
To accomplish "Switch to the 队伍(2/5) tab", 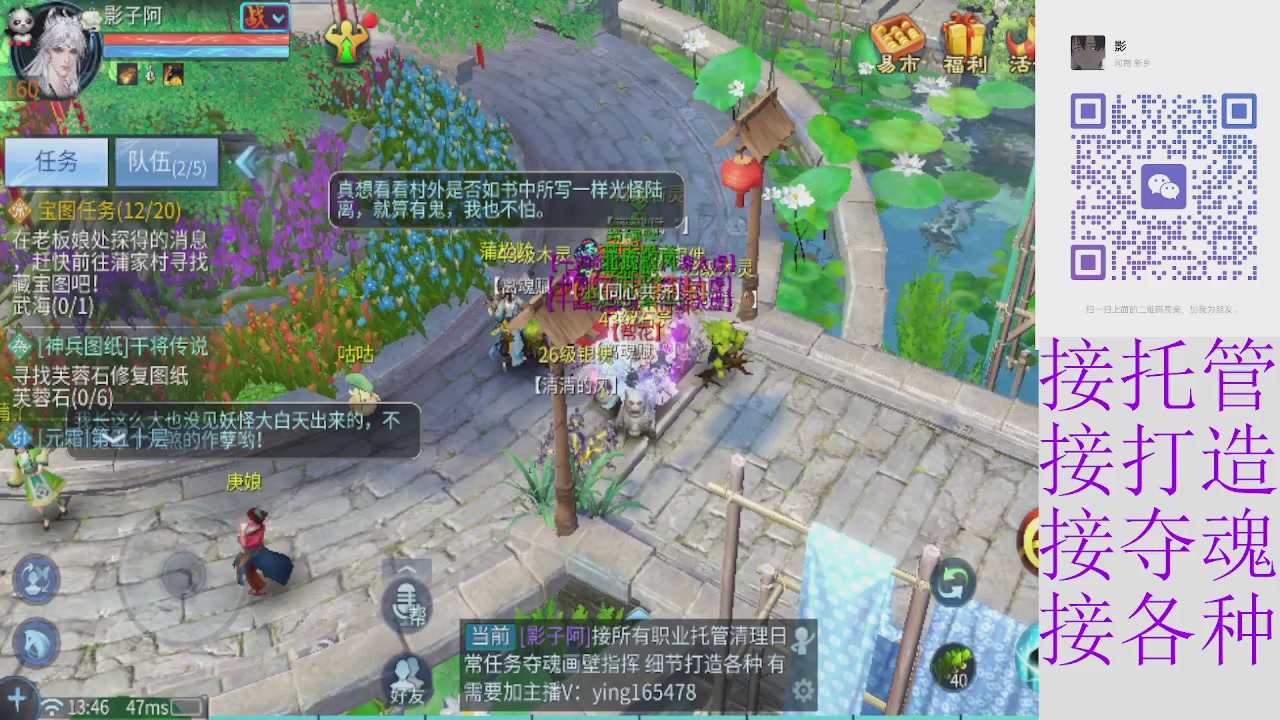I will (166, 163).
